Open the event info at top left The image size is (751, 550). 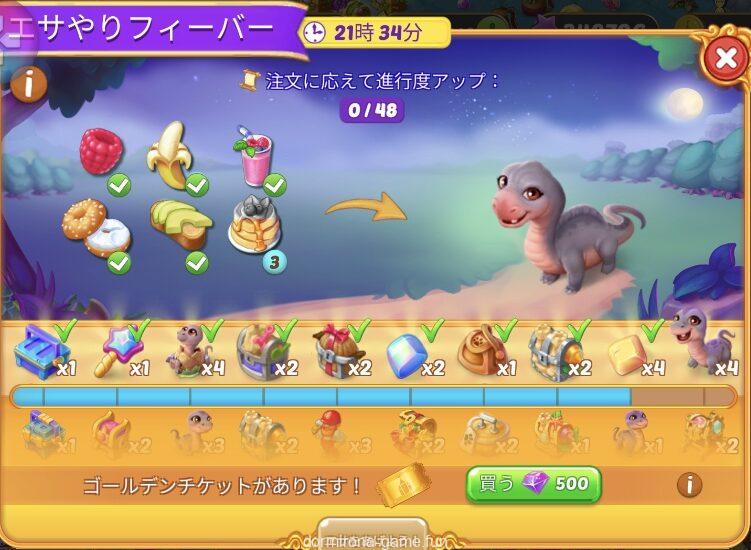(28, 84)
